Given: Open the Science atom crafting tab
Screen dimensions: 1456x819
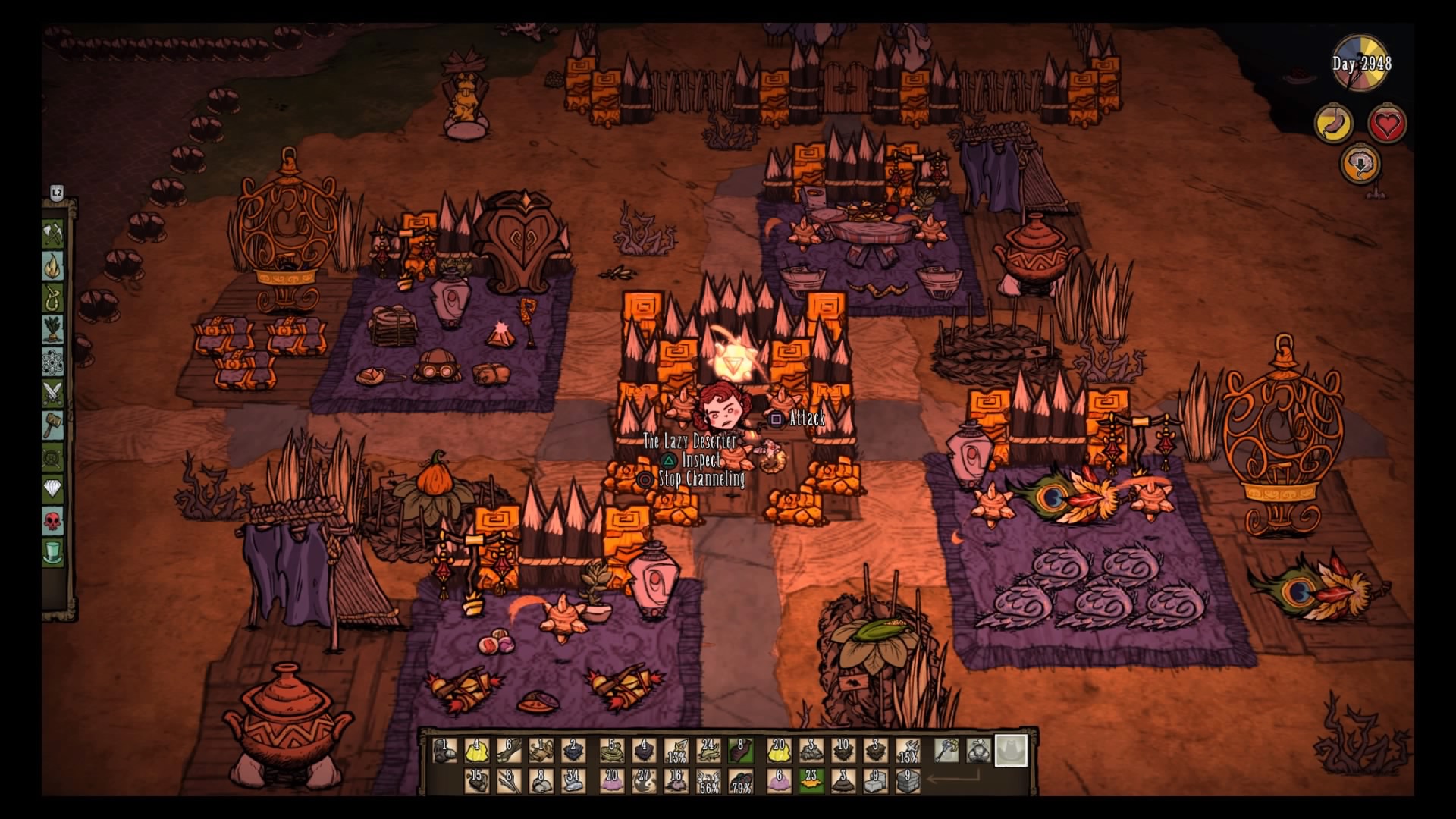Looking at the screenshot, I should tap(53, 362).
